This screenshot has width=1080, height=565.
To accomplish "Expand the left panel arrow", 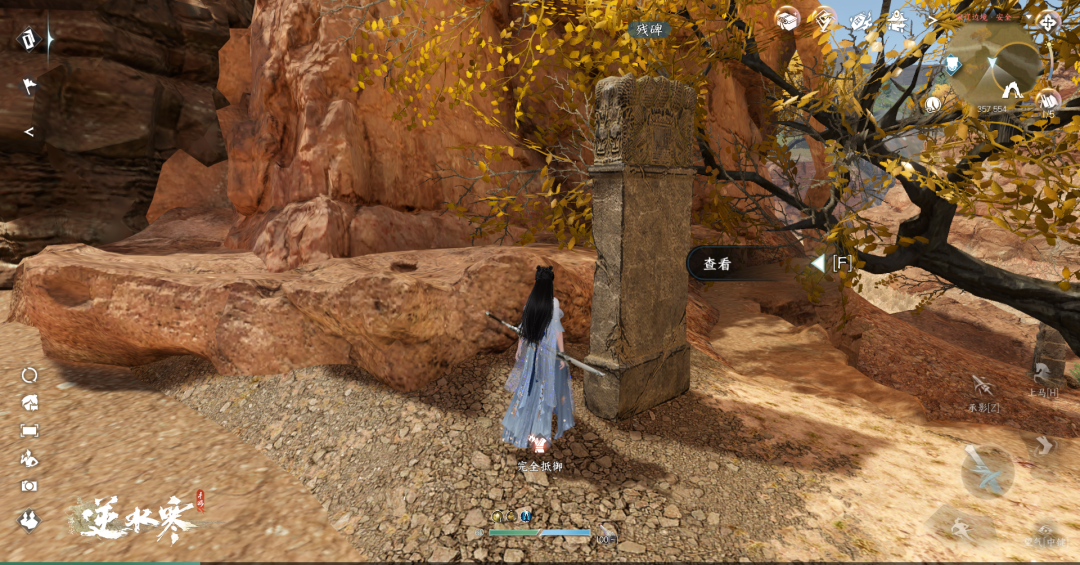I will pyautogui.click(x=29, y=131).
